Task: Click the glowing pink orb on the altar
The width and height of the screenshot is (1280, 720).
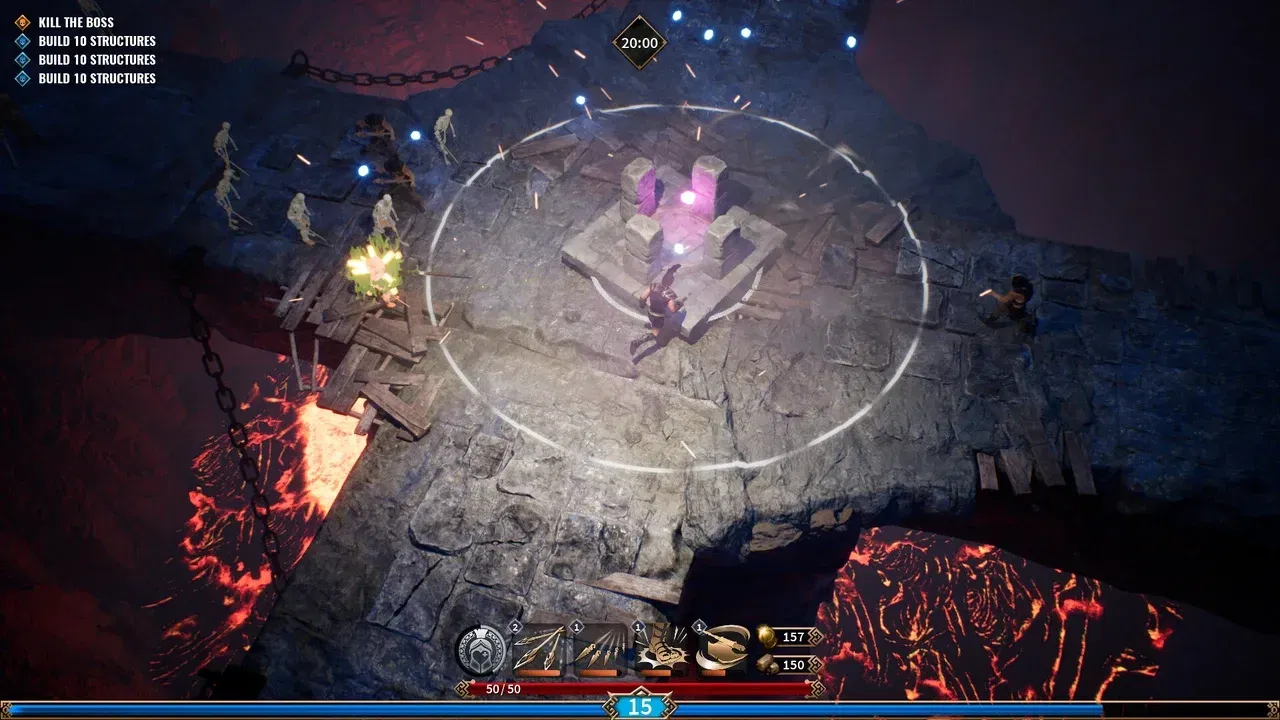Action: [687, 196]
